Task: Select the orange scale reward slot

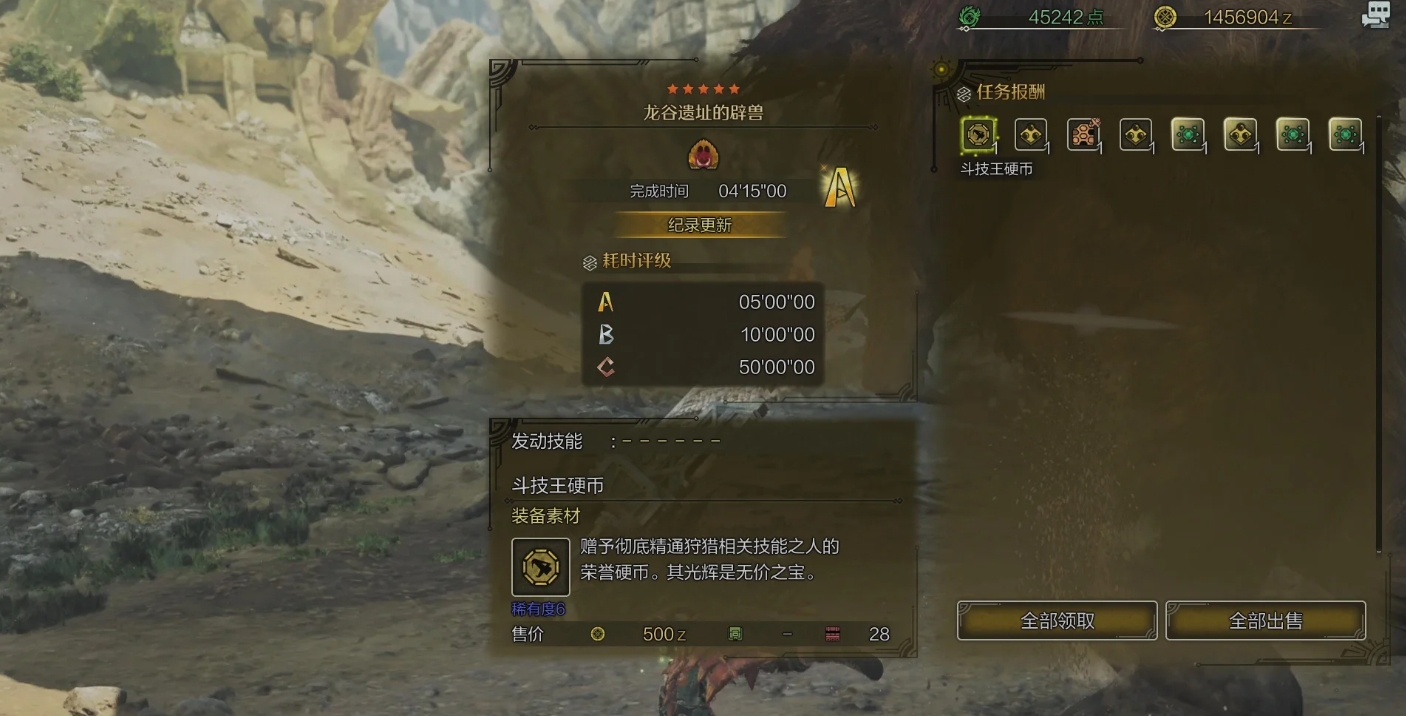Action: point(1083,134)
